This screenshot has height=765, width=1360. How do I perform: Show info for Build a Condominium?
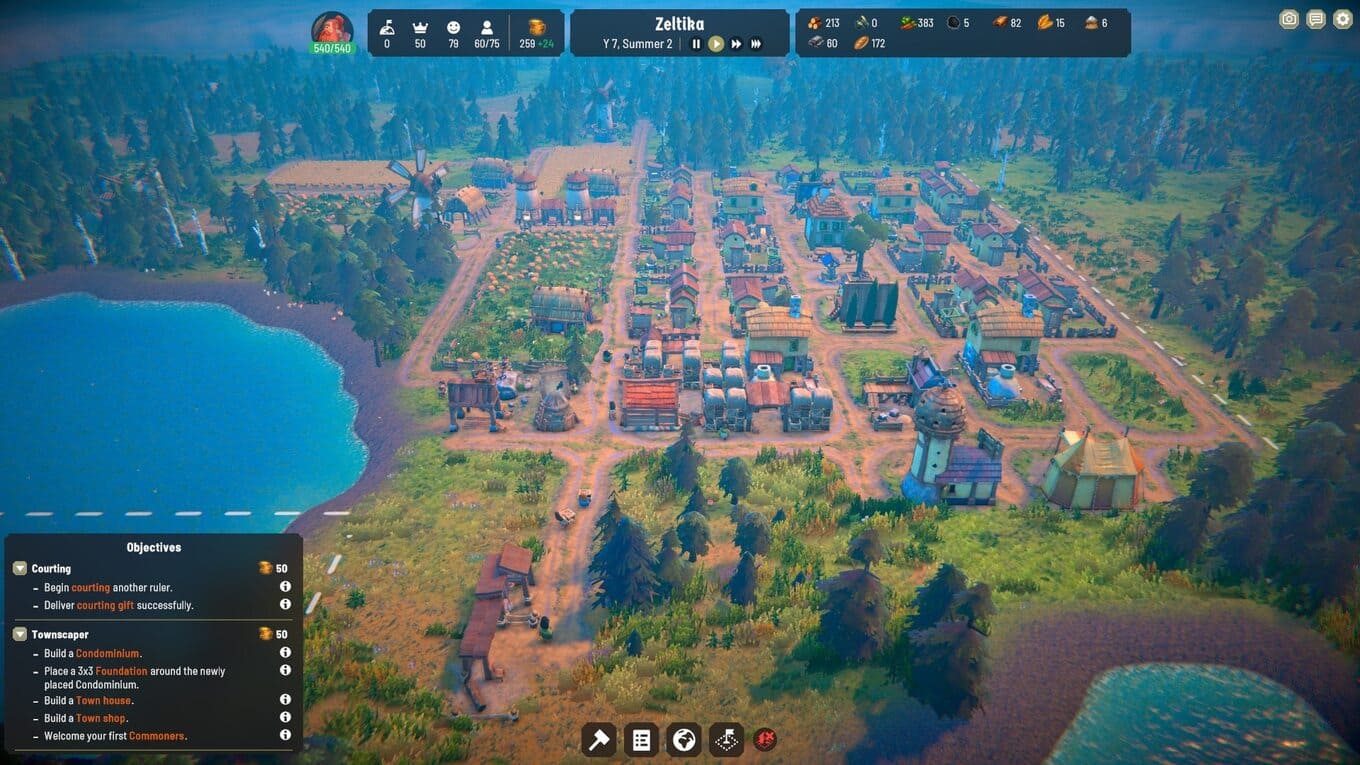point(285,653)
